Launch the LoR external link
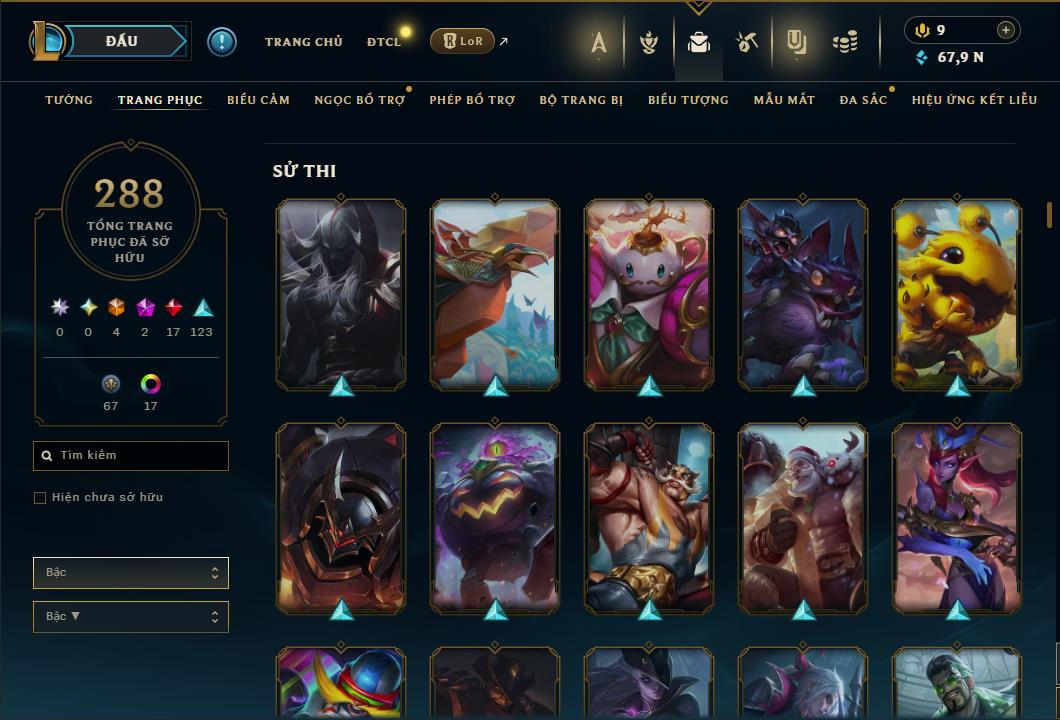This screenshot has height=720, width=1060. pos(462,42)
